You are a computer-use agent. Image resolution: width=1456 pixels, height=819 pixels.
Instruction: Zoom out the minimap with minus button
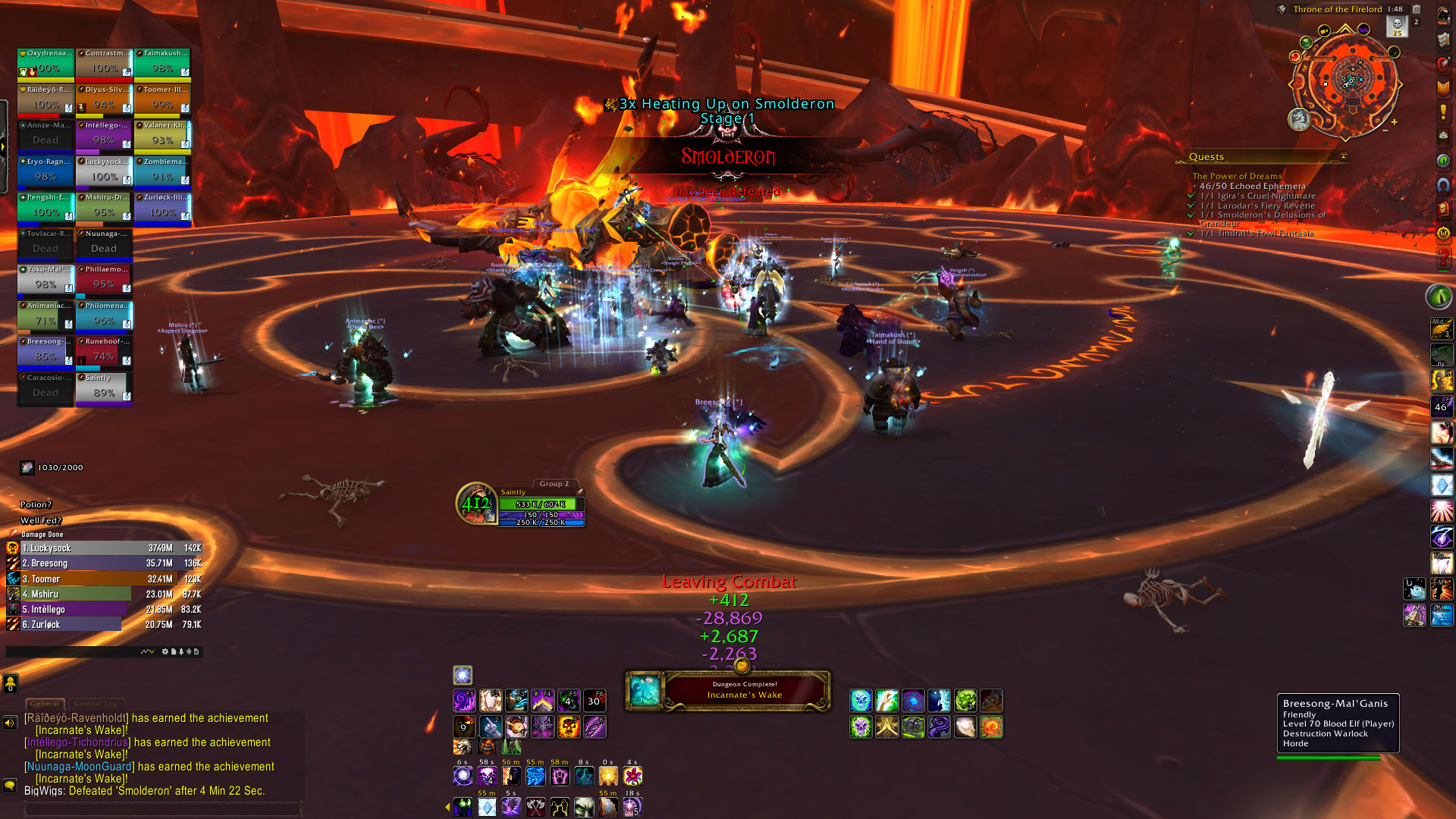pyautogui.click(x=1385, y=130)
